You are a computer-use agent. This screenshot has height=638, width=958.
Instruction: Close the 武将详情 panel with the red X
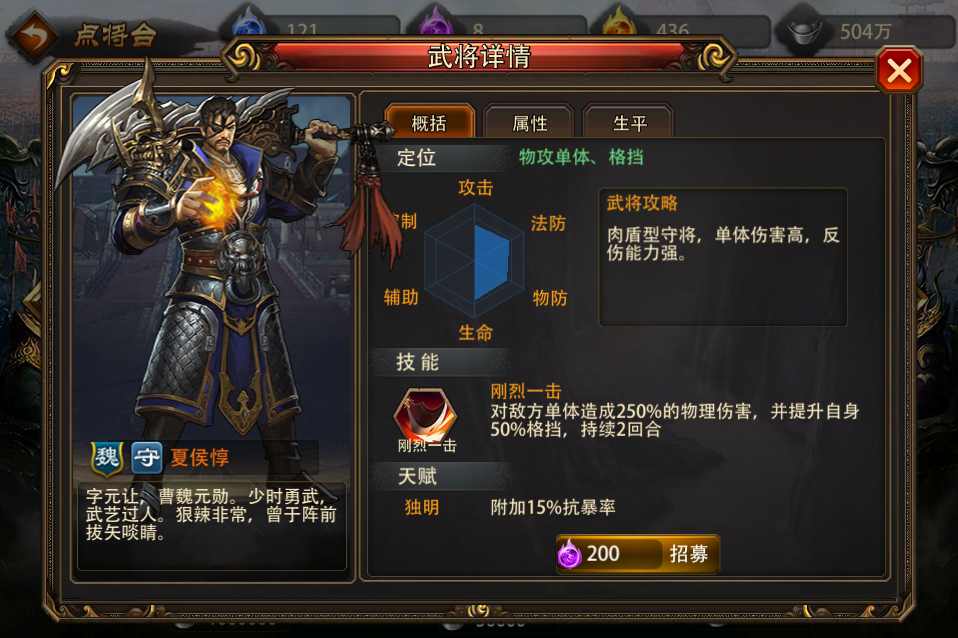pyautogui.click(x=898, y=71)
